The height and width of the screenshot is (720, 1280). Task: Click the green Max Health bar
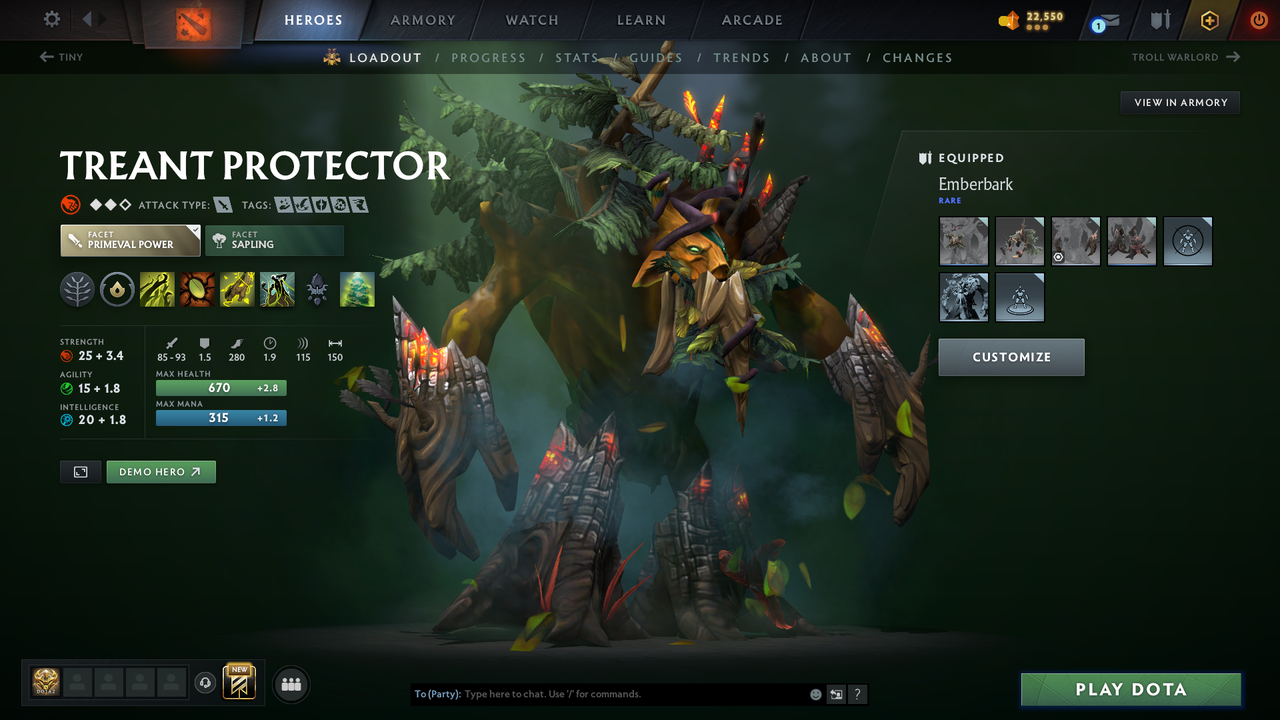point(220,388)
